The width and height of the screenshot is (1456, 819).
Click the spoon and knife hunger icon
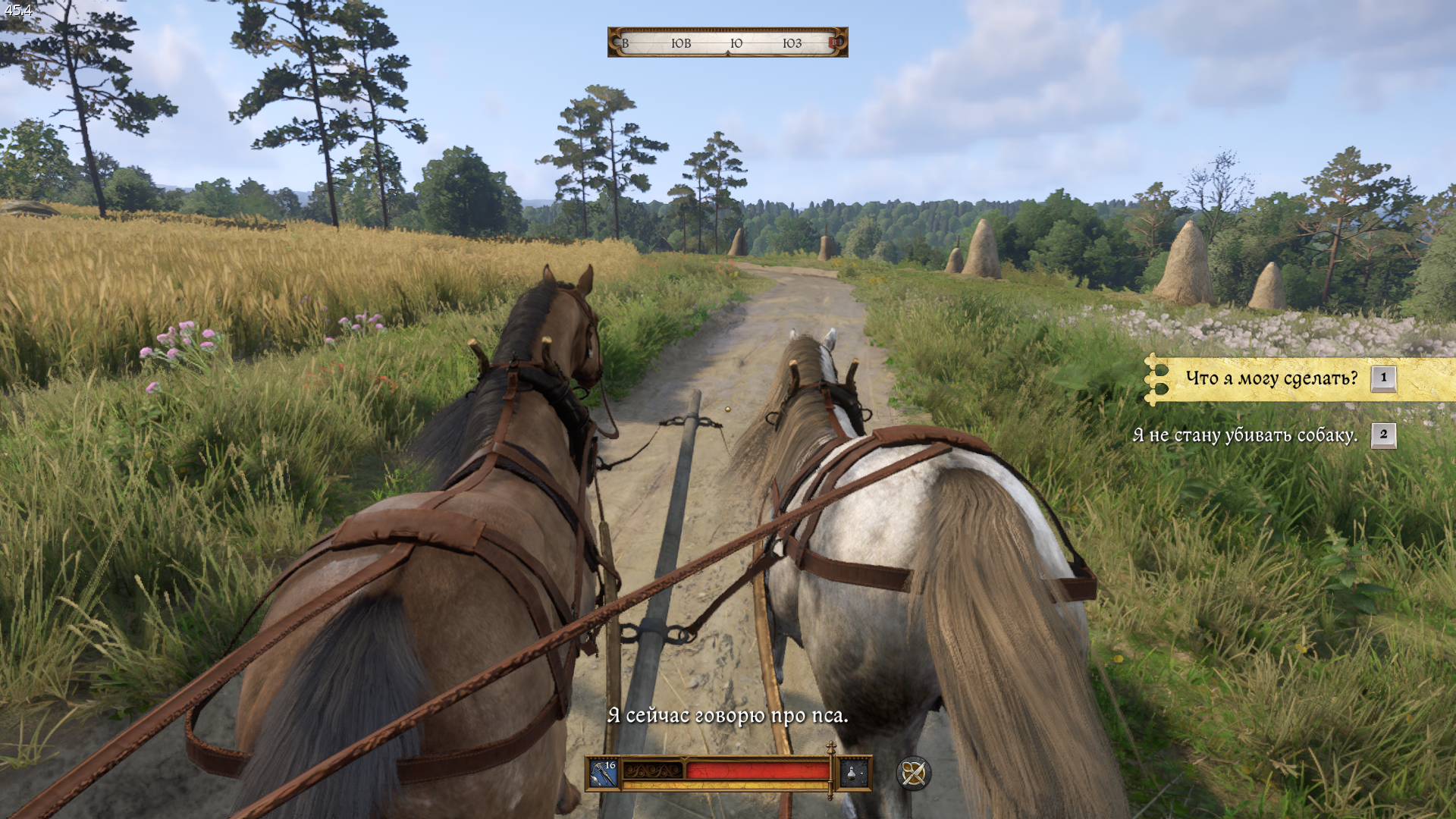(x=913, y=773)
